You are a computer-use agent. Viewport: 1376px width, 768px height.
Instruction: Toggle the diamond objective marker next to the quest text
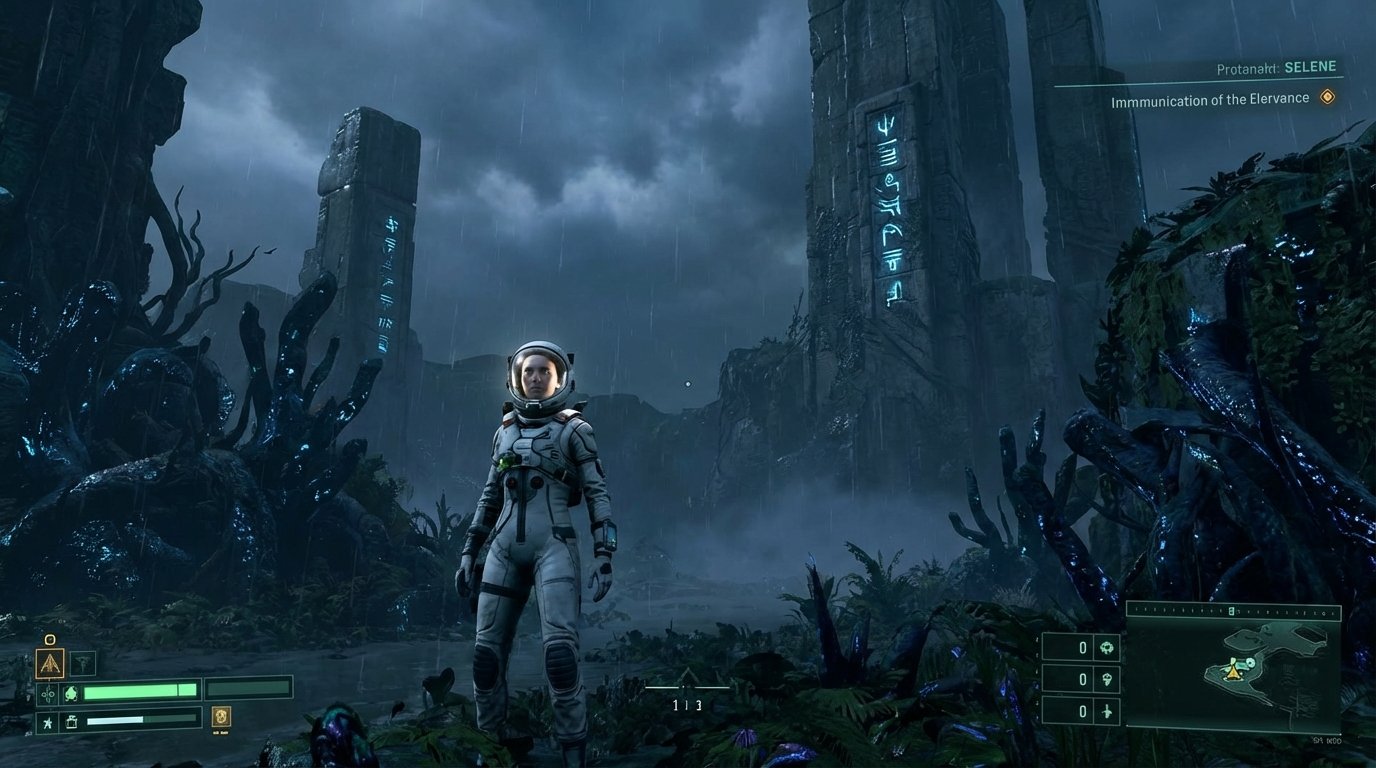pyautogui.click(x=1328, y=95)
